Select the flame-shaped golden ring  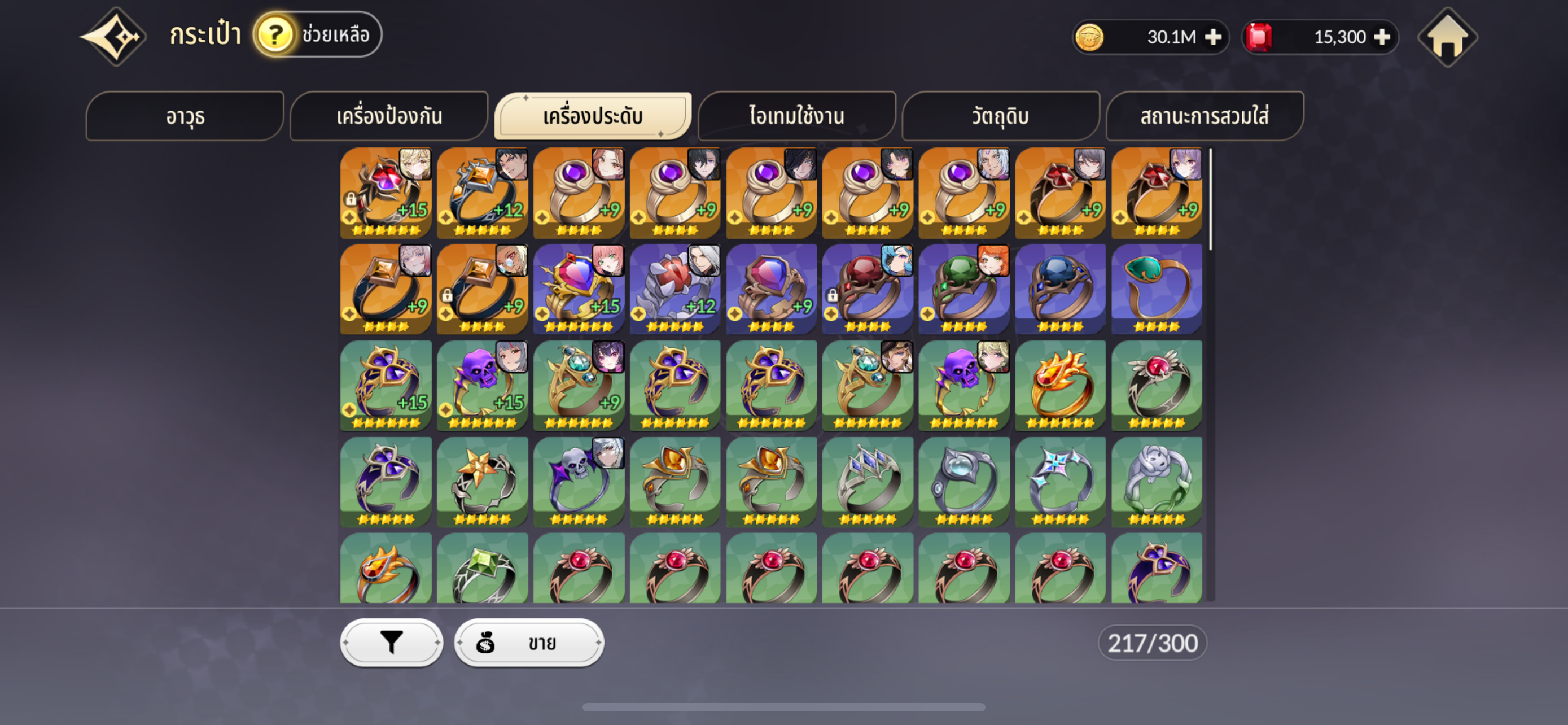point(1060,385)
